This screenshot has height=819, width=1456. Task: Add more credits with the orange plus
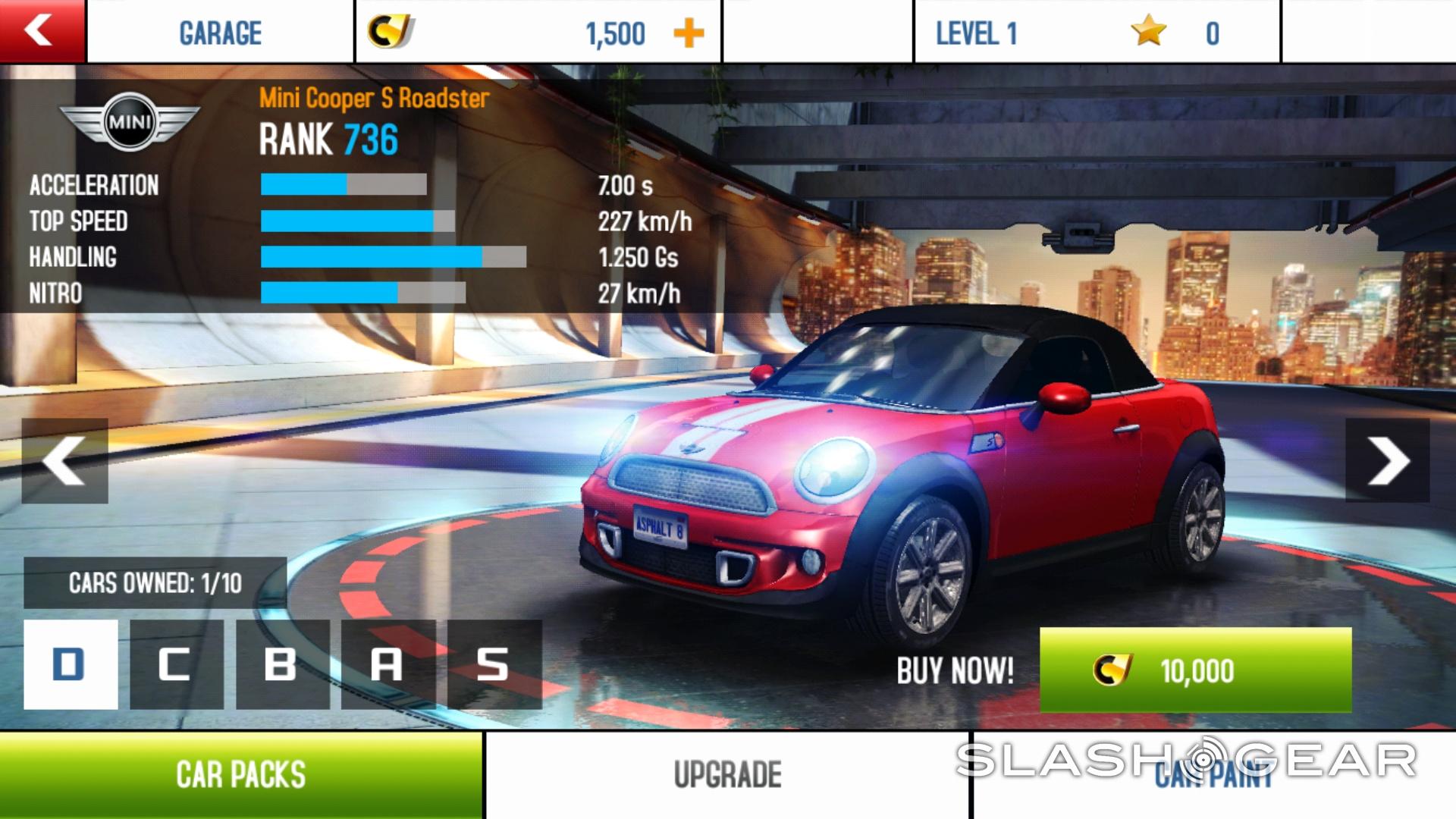point(689,33)
